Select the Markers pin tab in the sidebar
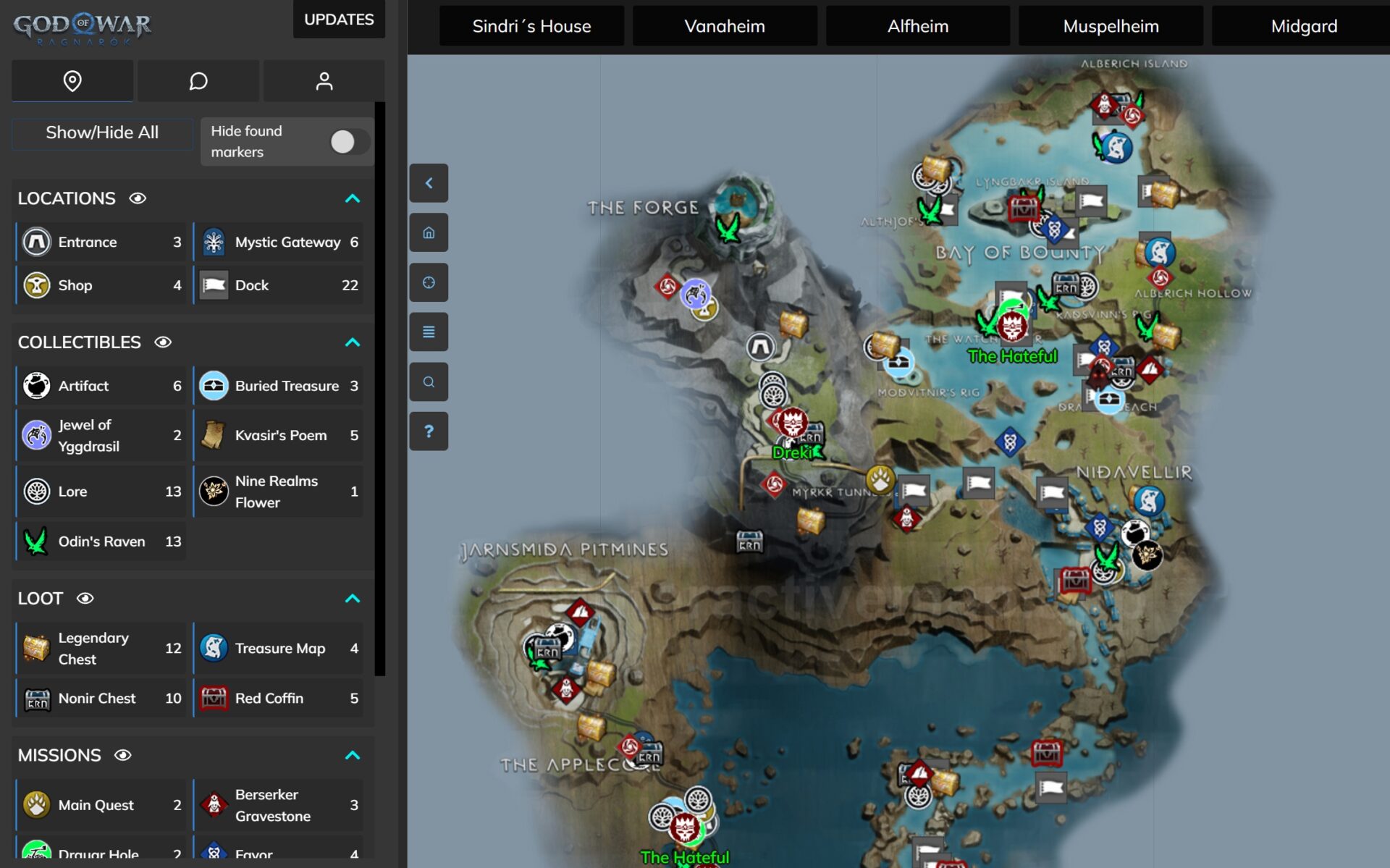 pyautogui.click(x=72, y=81)
